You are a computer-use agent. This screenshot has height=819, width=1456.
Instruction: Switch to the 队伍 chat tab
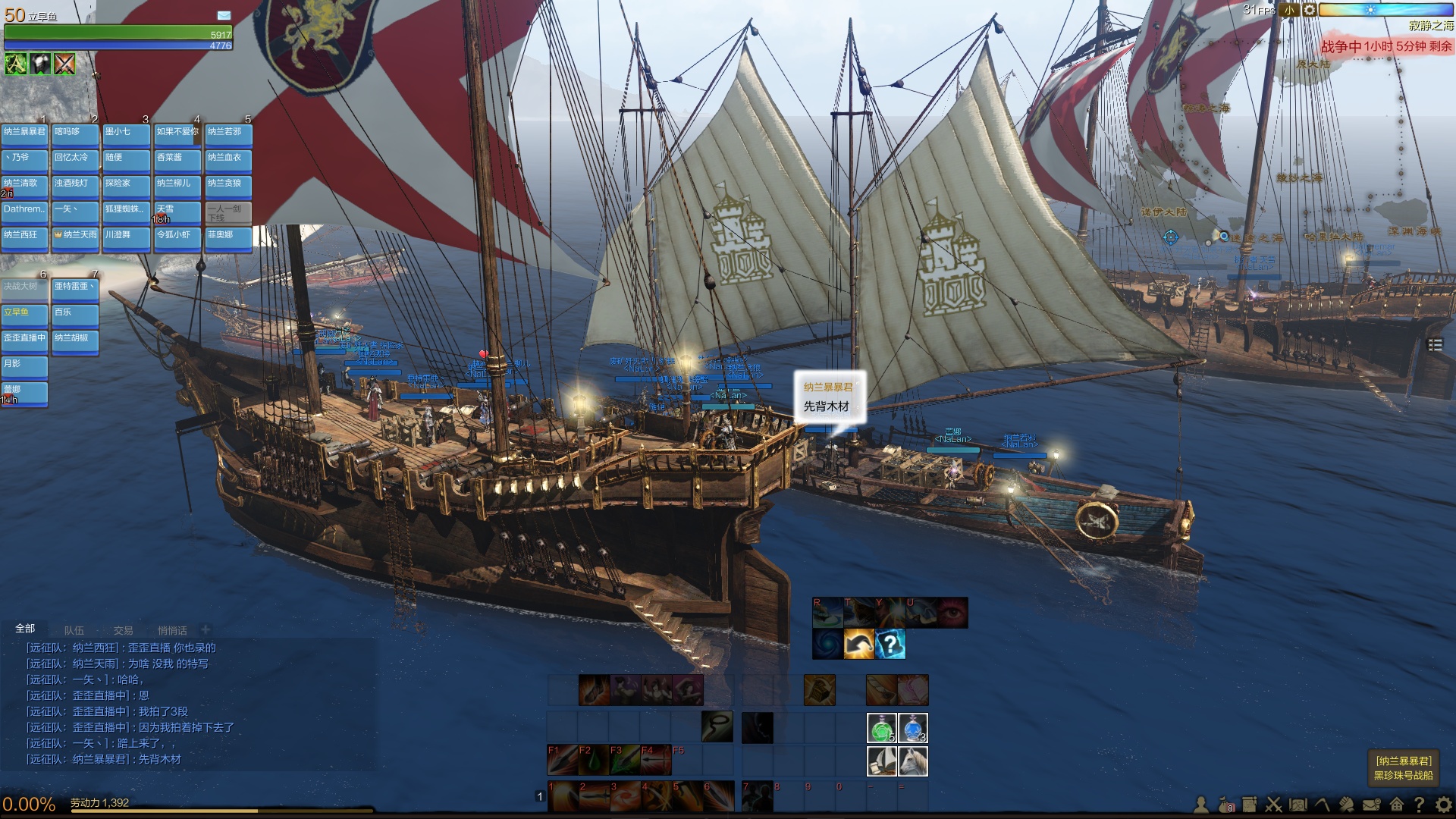click(x=74, y=630)
